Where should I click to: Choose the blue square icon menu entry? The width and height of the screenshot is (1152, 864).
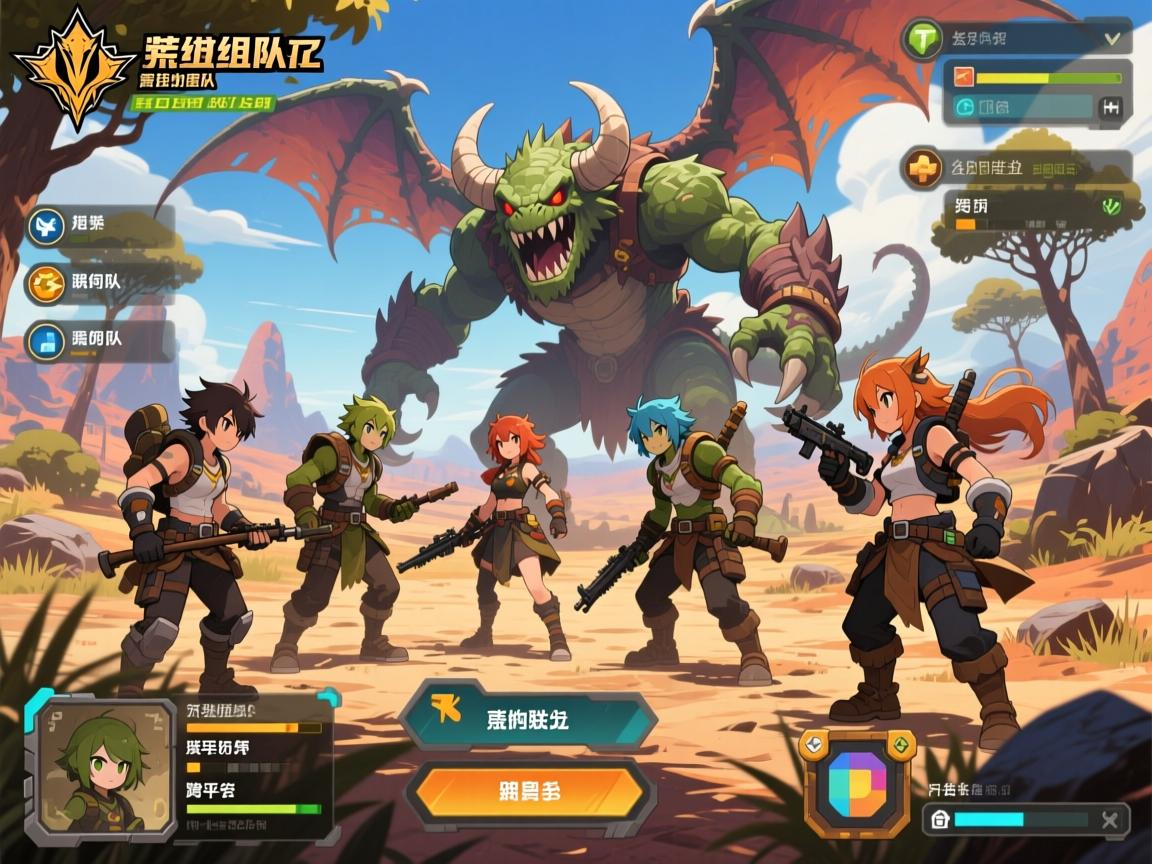(x=46, y=341)
